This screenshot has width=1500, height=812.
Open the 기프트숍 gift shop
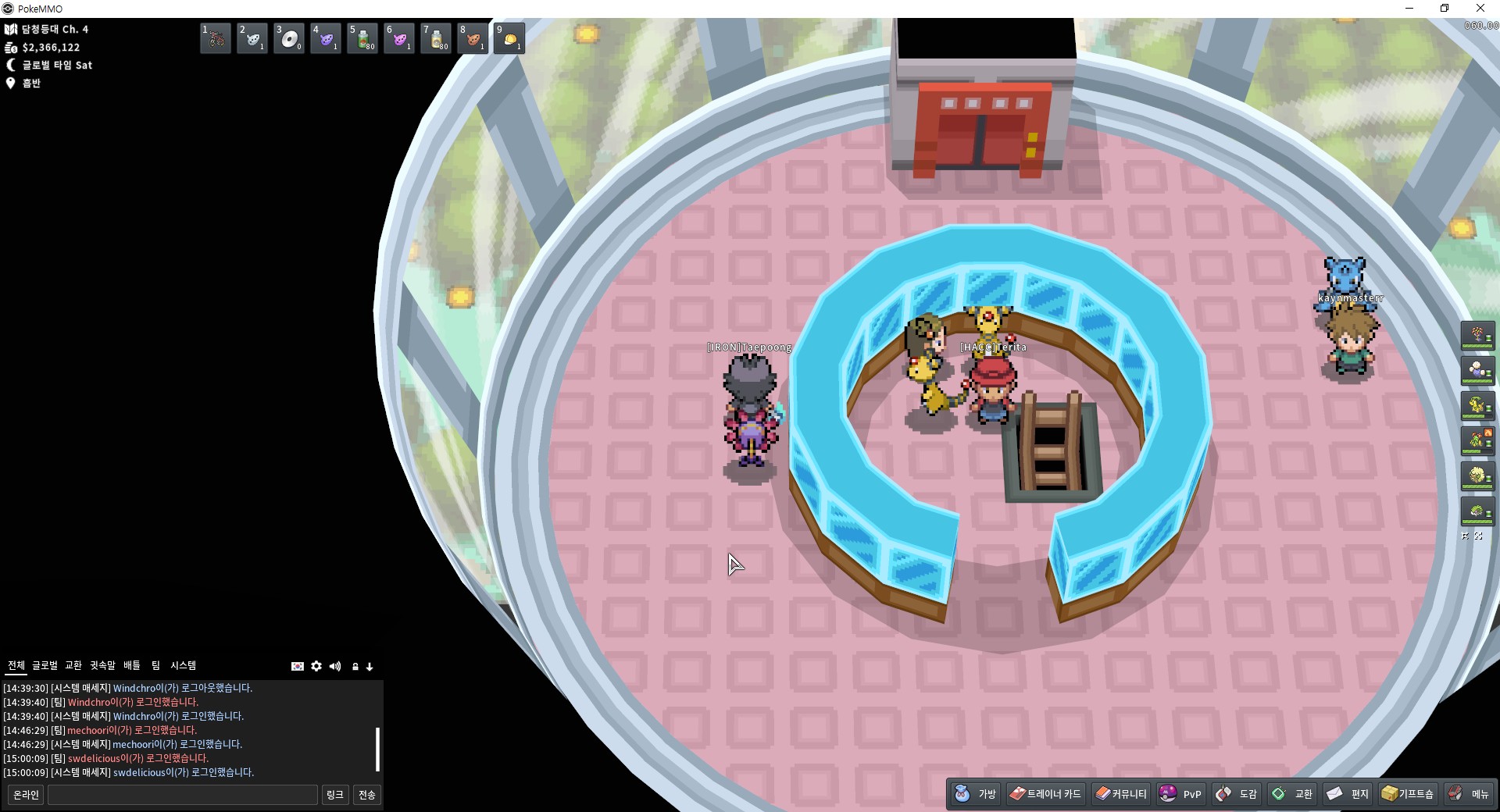(x=1408, y=794)
